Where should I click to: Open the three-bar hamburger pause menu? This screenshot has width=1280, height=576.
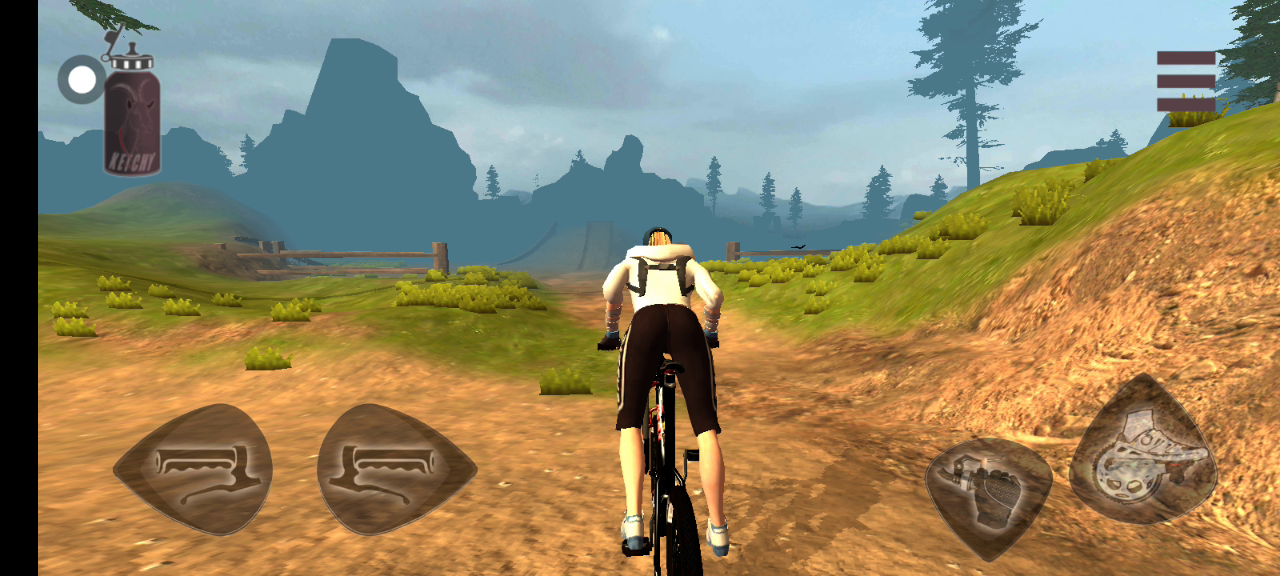click(1186, 81)
